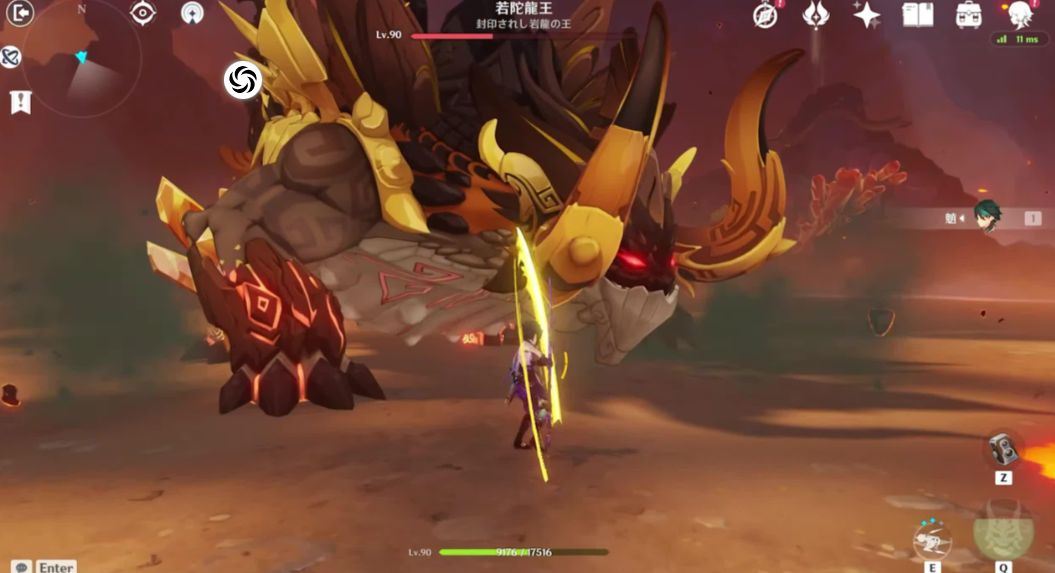The image size is (1055, 573).
Task: Open the quest banner exclamation icon
Action: pos(20,101)
